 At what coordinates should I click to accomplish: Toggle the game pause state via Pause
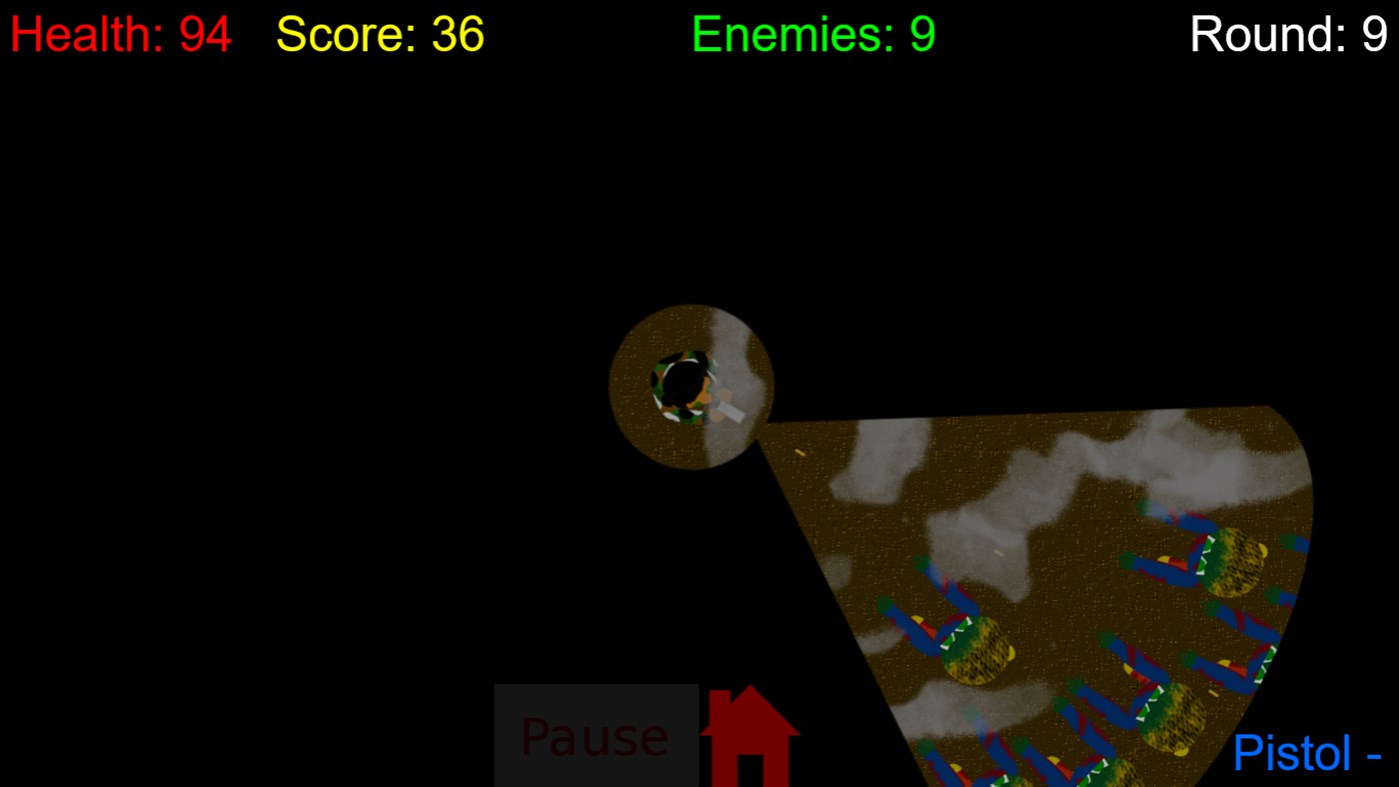[x=594, y=737]
